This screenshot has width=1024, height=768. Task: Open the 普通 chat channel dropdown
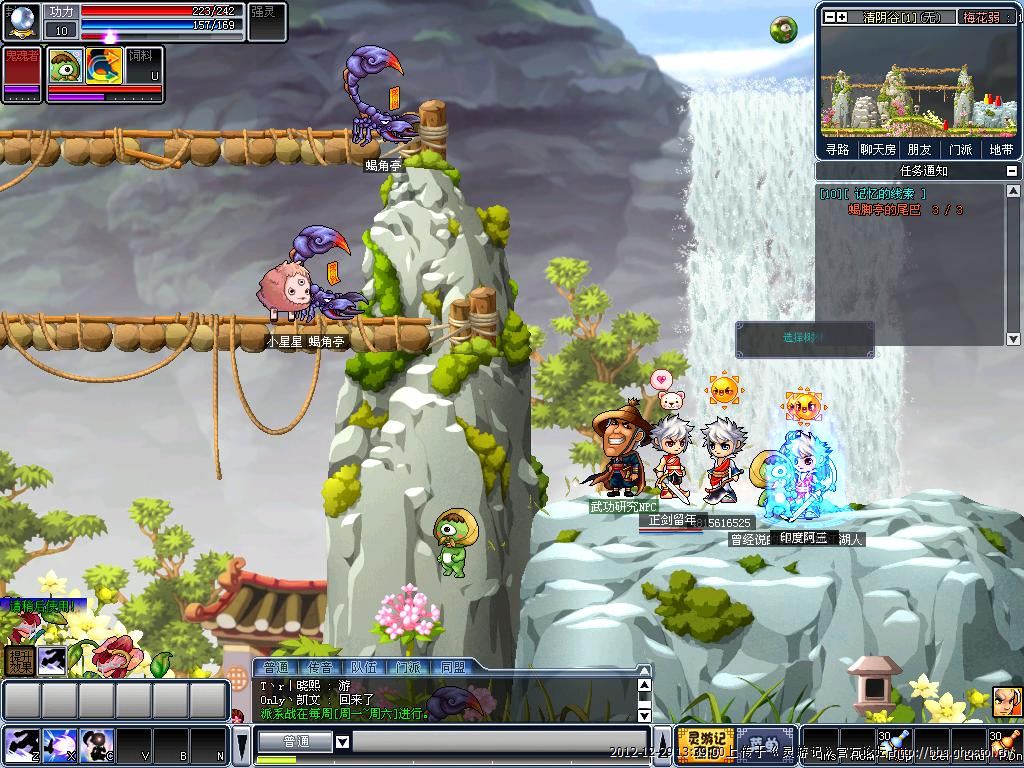(x=342, y=741)
